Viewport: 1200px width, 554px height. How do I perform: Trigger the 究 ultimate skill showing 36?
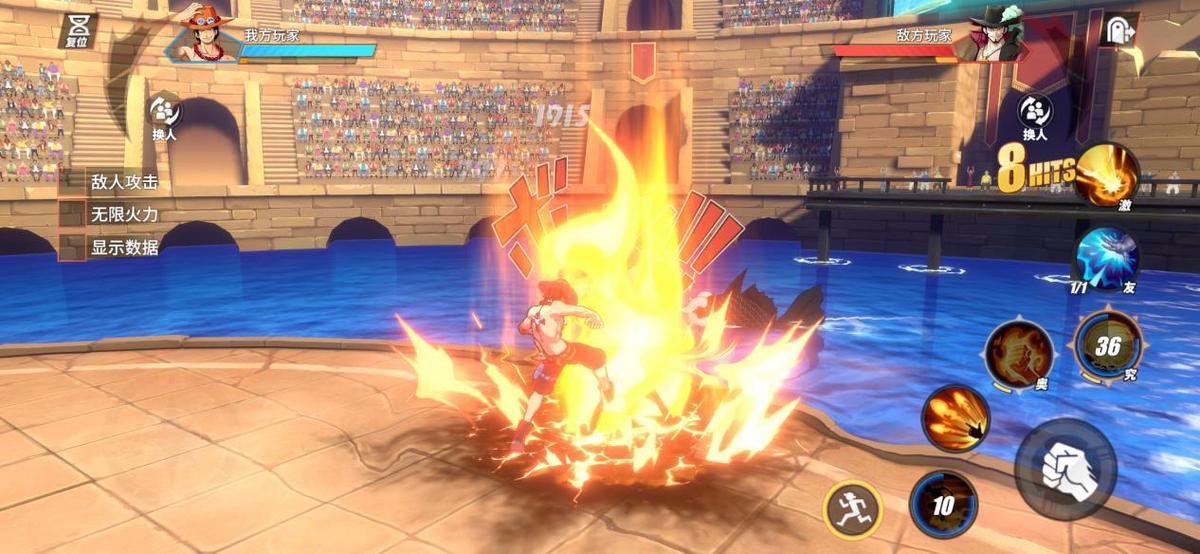(x=1107, y=345)
